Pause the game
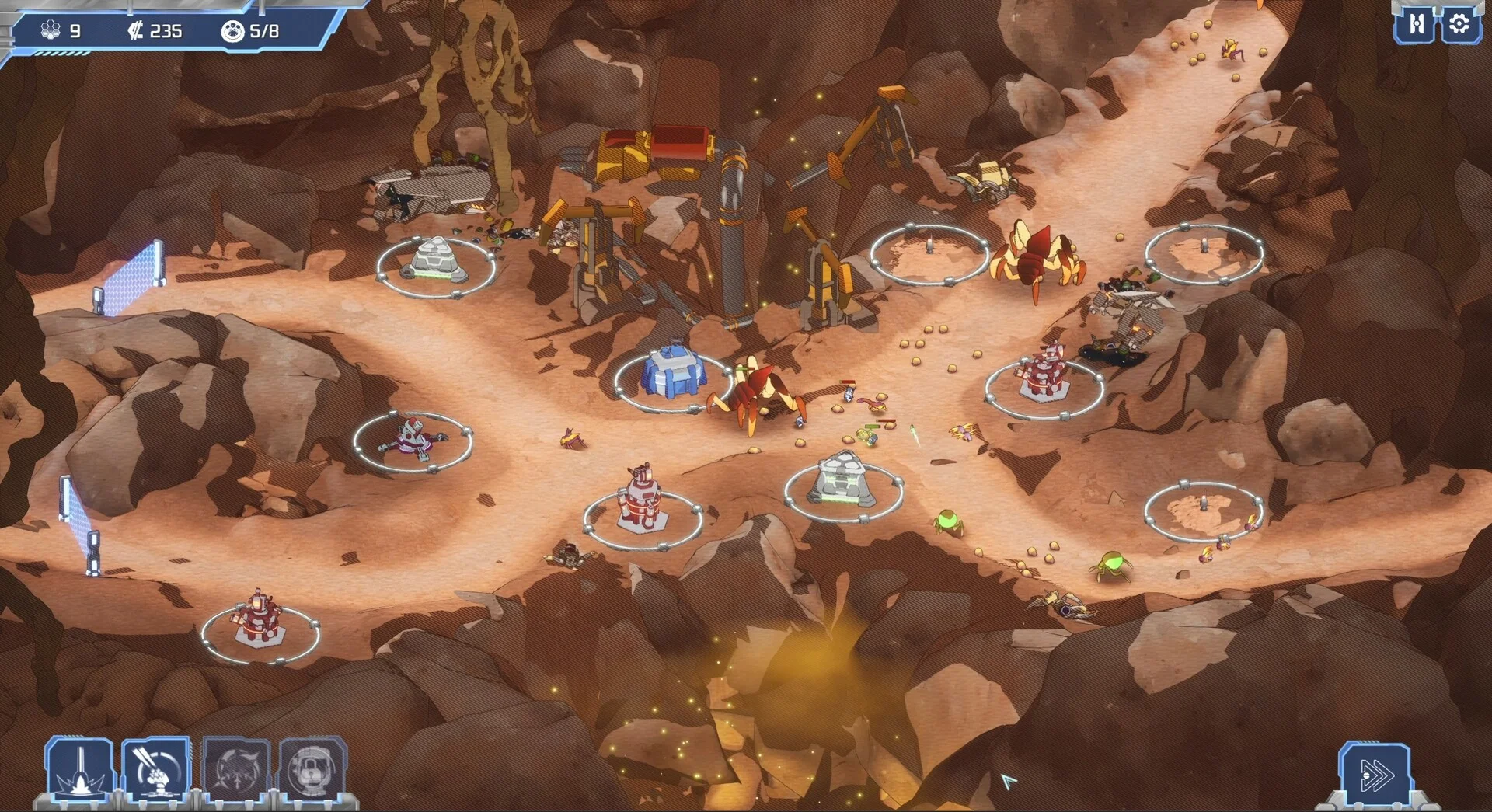Image resolution: width=1492 pixels, height=812 pixels. click(x=1416, y=25)
